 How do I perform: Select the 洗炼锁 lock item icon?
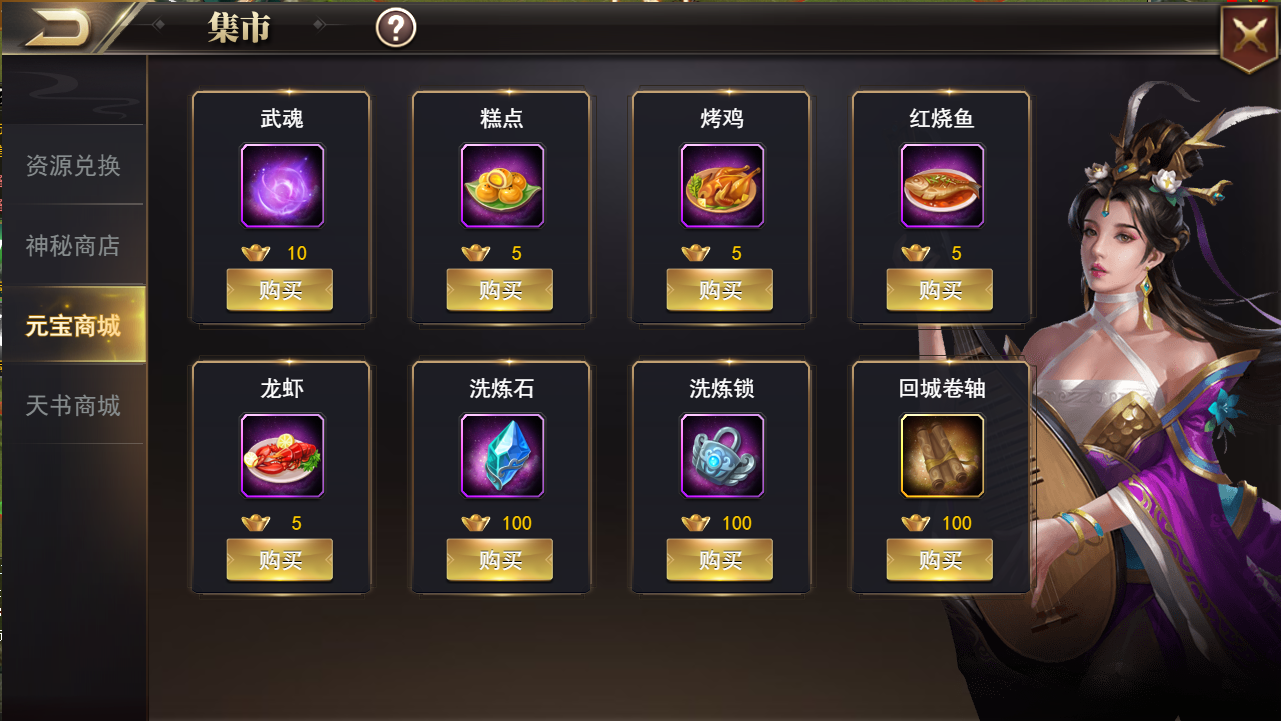[x=721, y=458]
